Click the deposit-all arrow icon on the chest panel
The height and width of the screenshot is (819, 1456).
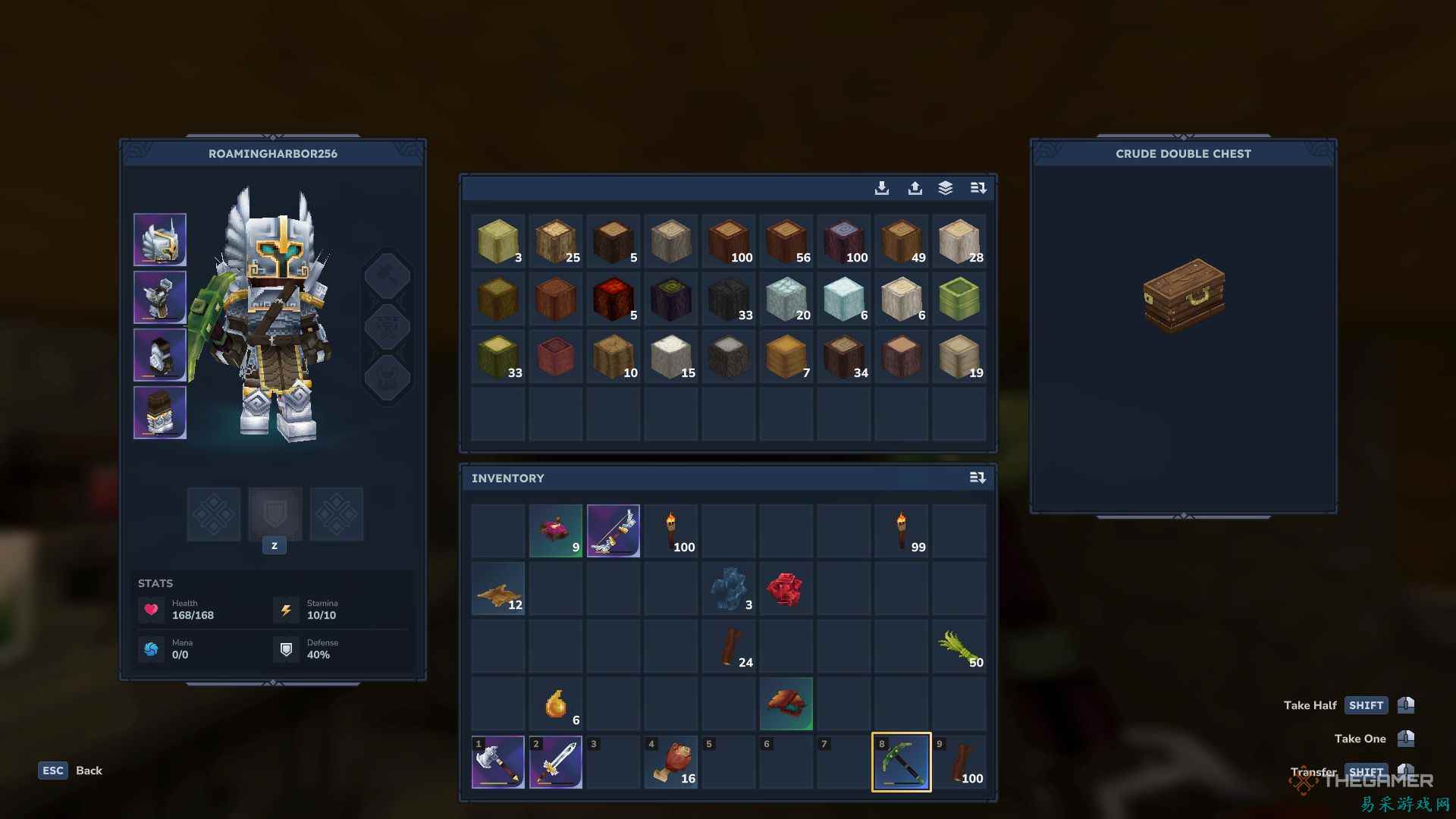click(882, 188)
